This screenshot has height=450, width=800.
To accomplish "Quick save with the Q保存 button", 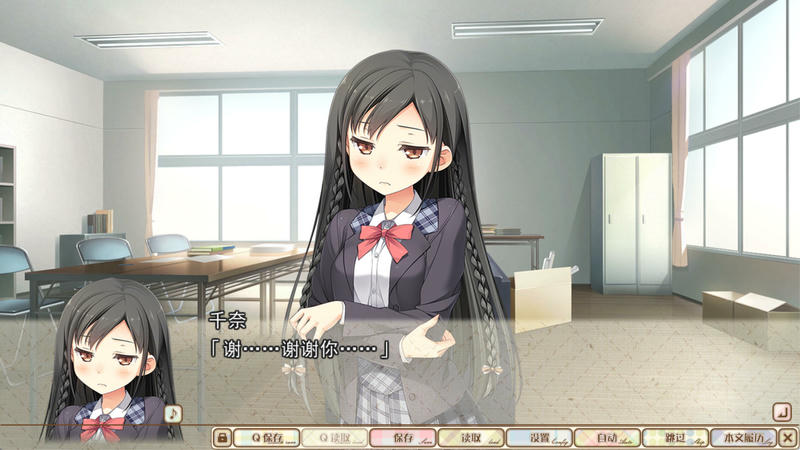I will tap(269, 437).
